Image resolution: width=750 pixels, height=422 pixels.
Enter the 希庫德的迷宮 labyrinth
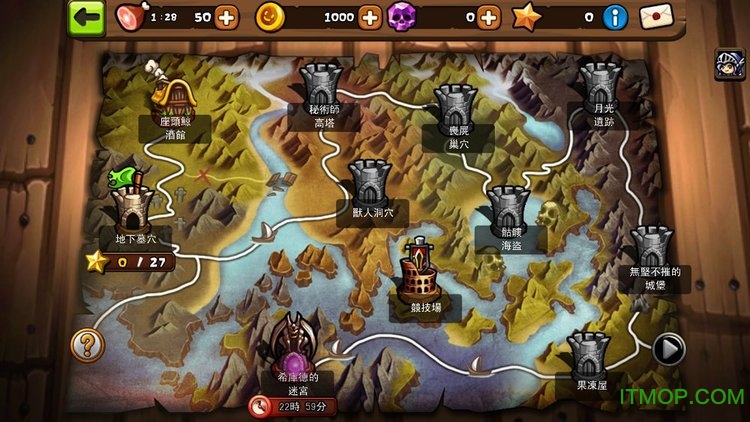pyautogui.click(x=294, y=350)
